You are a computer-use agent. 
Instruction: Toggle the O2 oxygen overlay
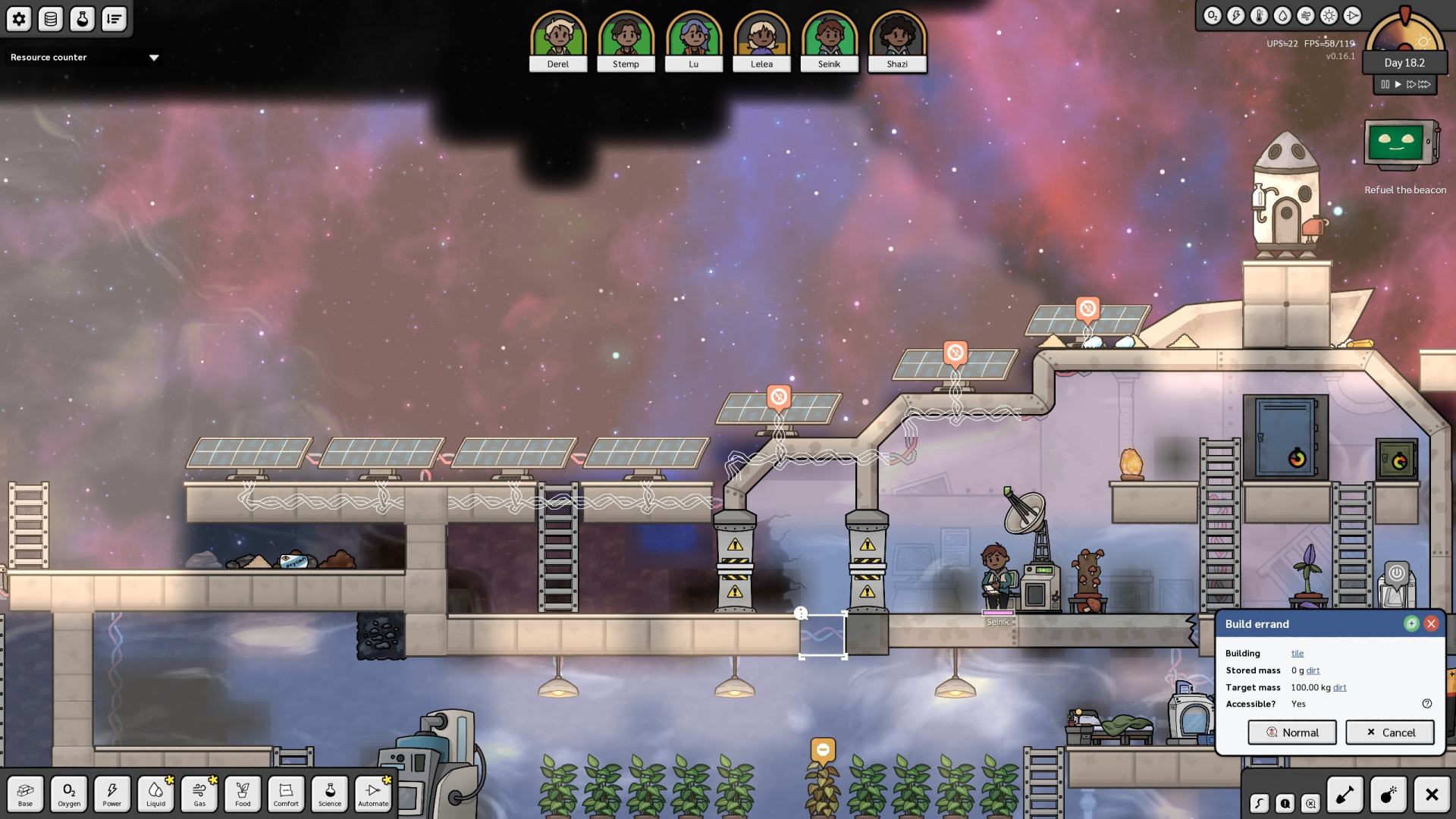coord(1212,16)
